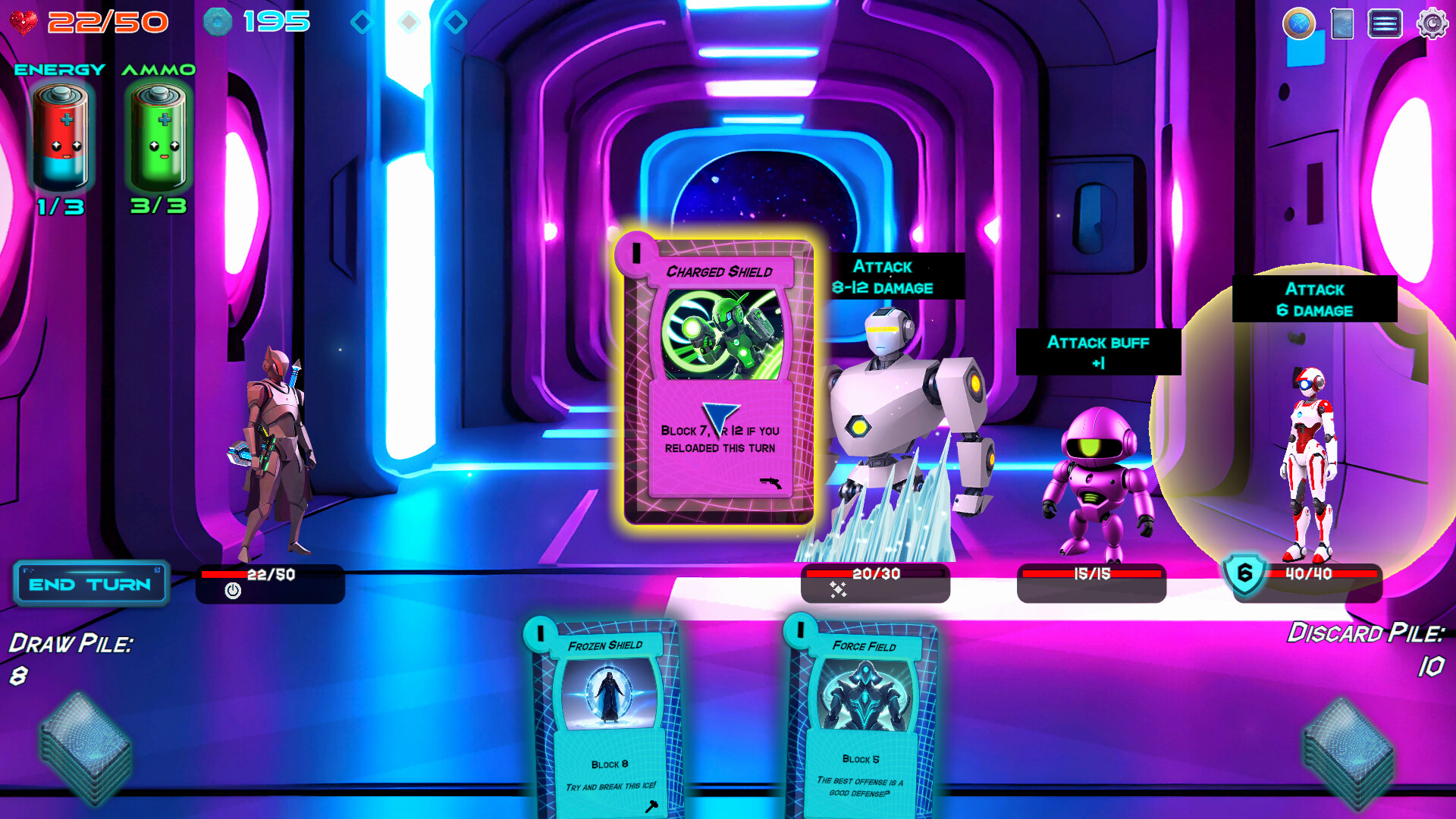1456x819 pixels.
Task: Select the Force Field card
Action: [864, 720]
